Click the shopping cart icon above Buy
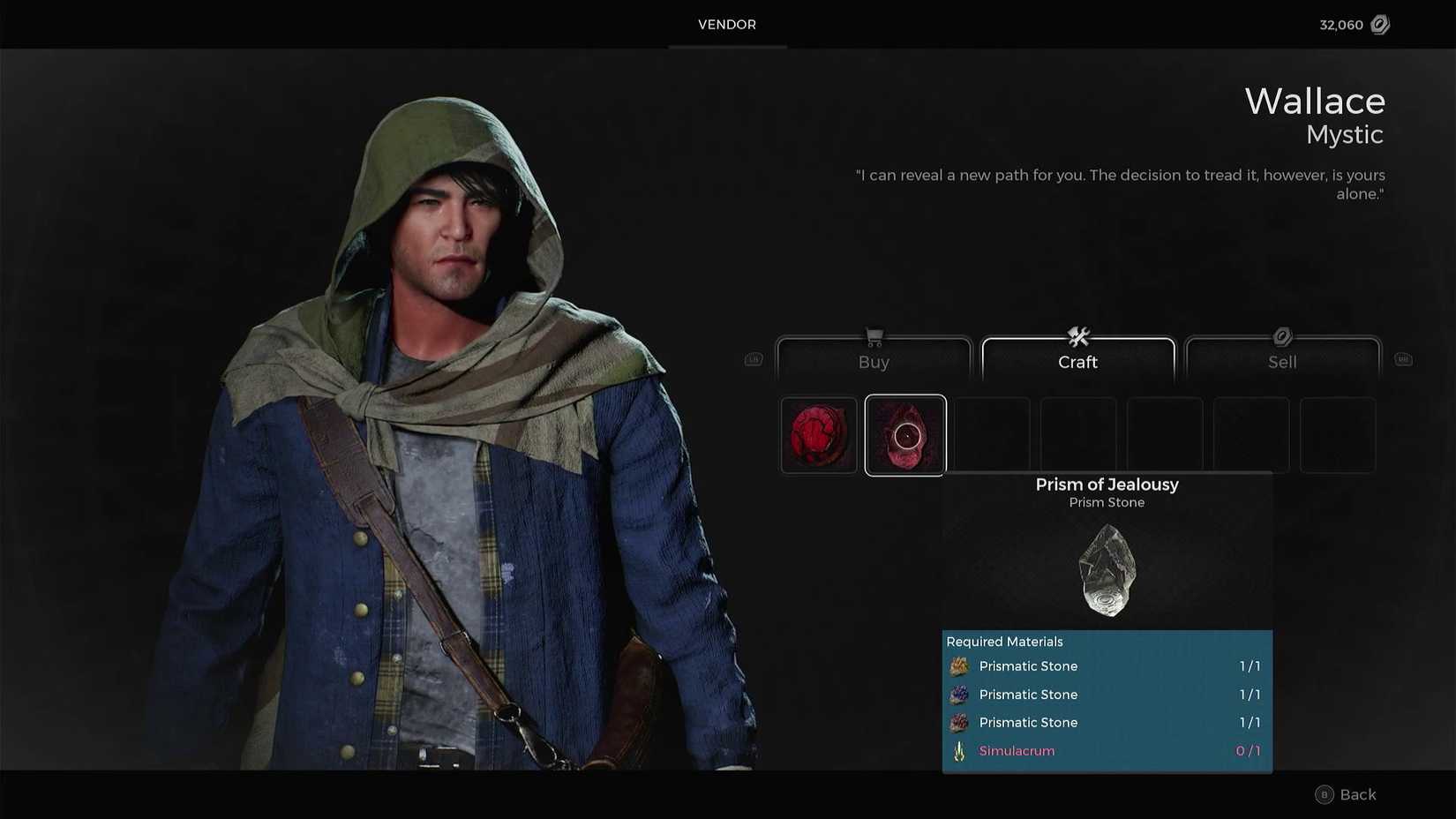The image size is (1456, 819). point(874,336)
